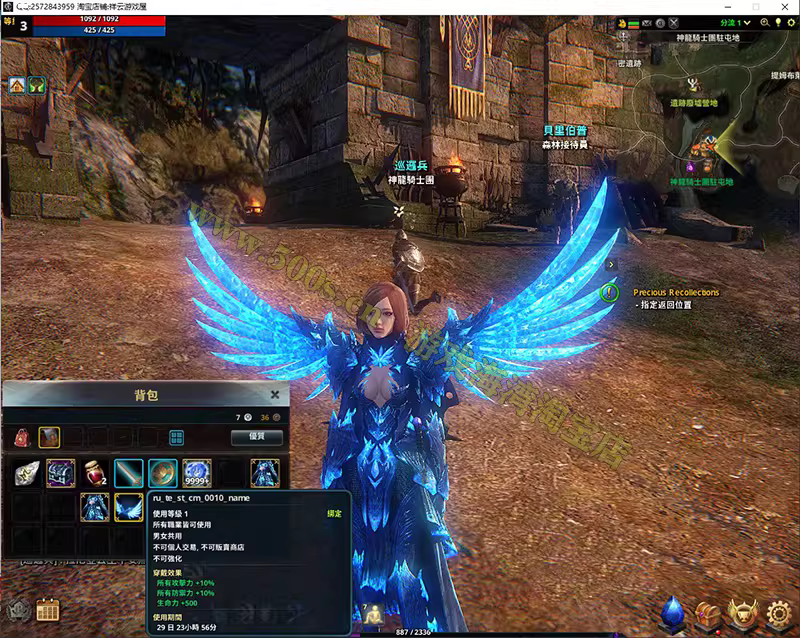Image resolution: width=800 pixels, height=638 pixels.
Task: Click the lightbulb hint icon
Action: click(x=777, y=22)
